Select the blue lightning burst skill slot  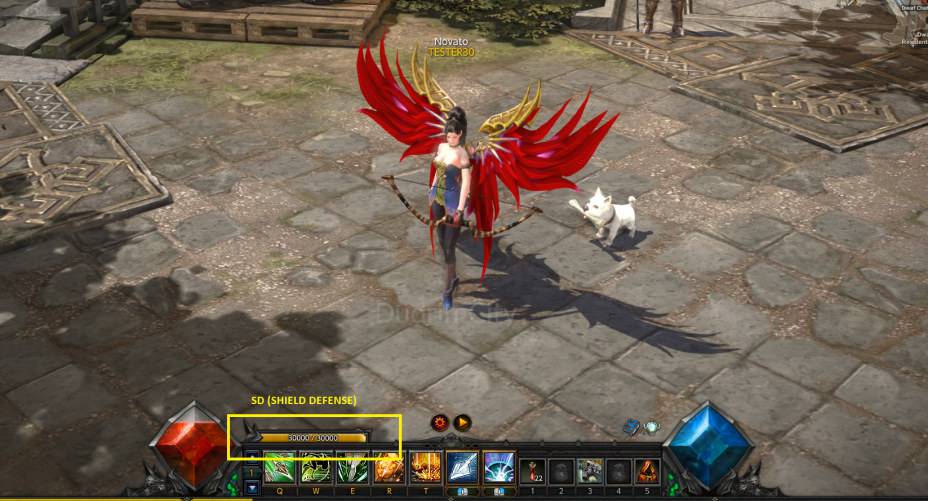pos(498,467)
